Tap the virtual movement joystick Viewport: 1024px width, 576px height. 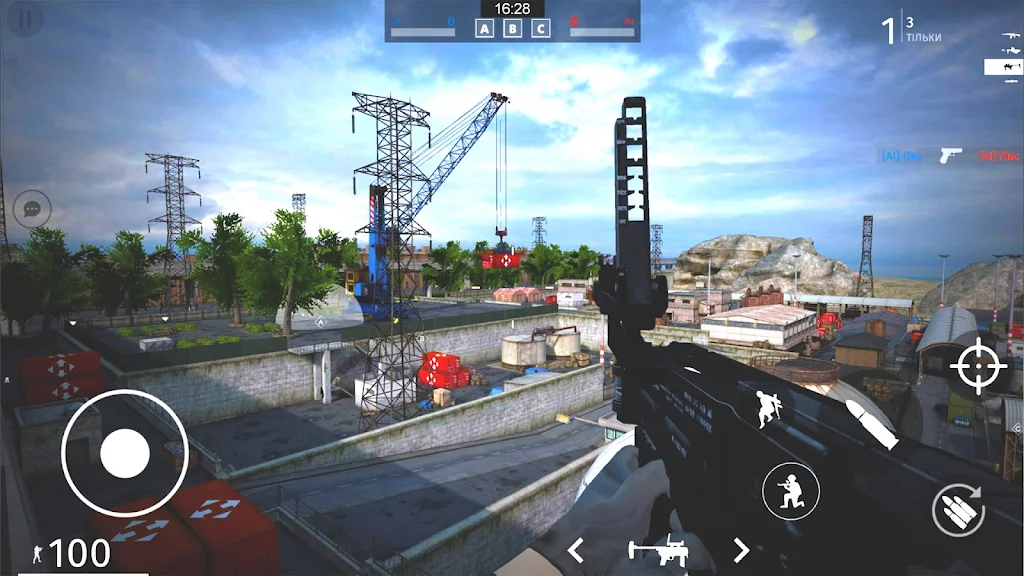124,454
